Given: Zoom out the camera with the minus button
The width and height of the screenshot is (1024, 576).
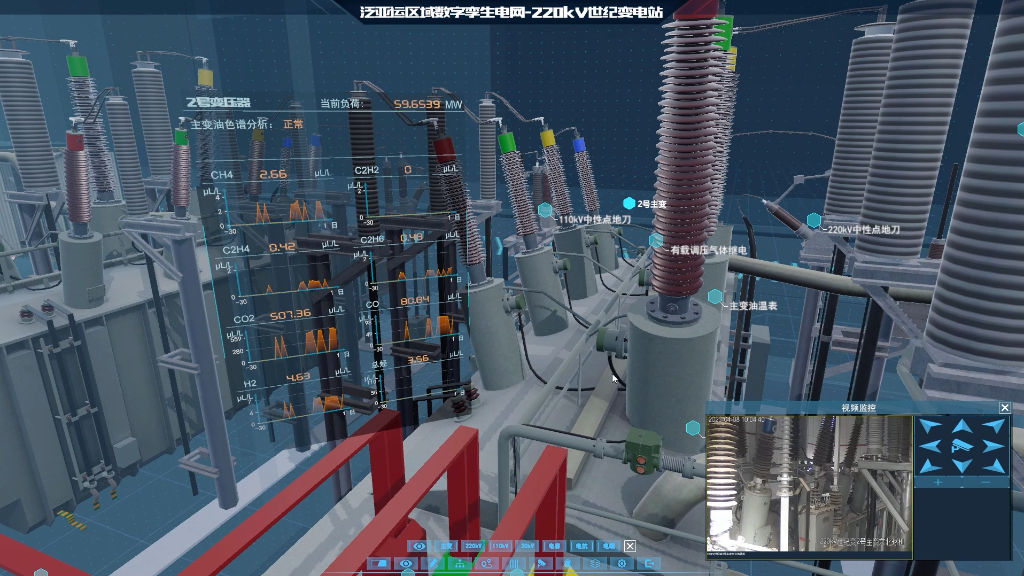Looking at the screenshot, I should (986, 482).
